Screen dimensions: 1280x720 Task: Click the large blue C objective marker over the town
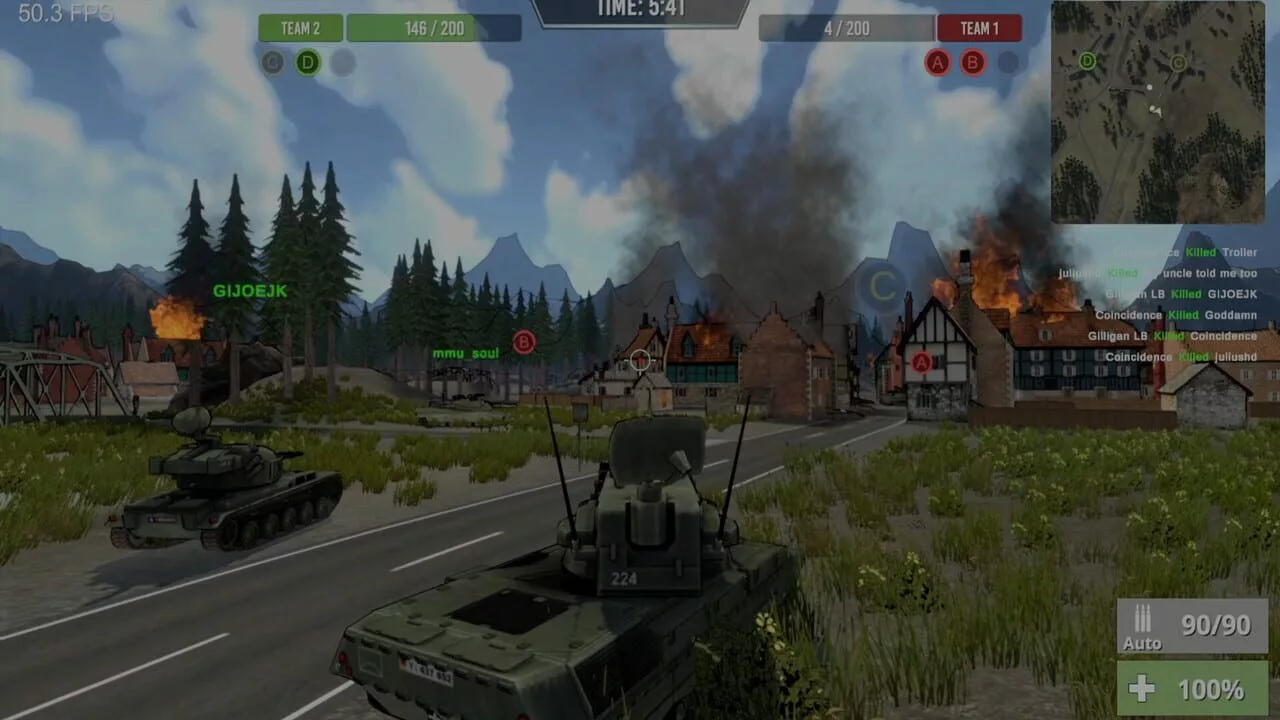point(882,287)
